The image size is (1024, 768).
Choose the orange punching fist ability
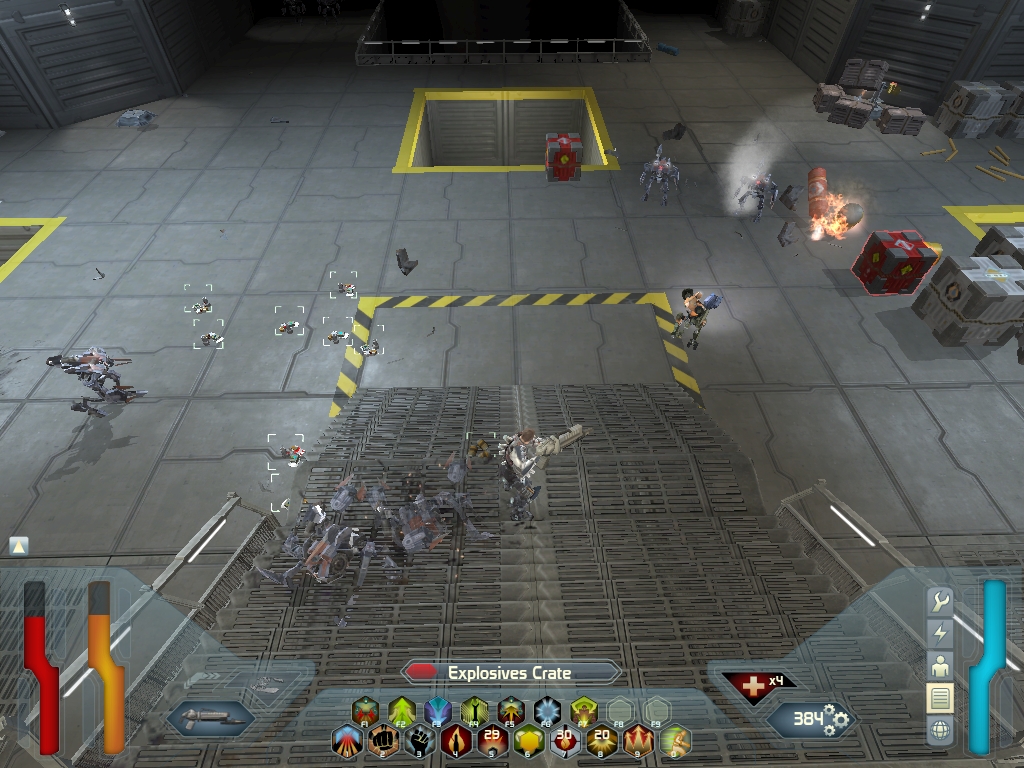point(384,742)
